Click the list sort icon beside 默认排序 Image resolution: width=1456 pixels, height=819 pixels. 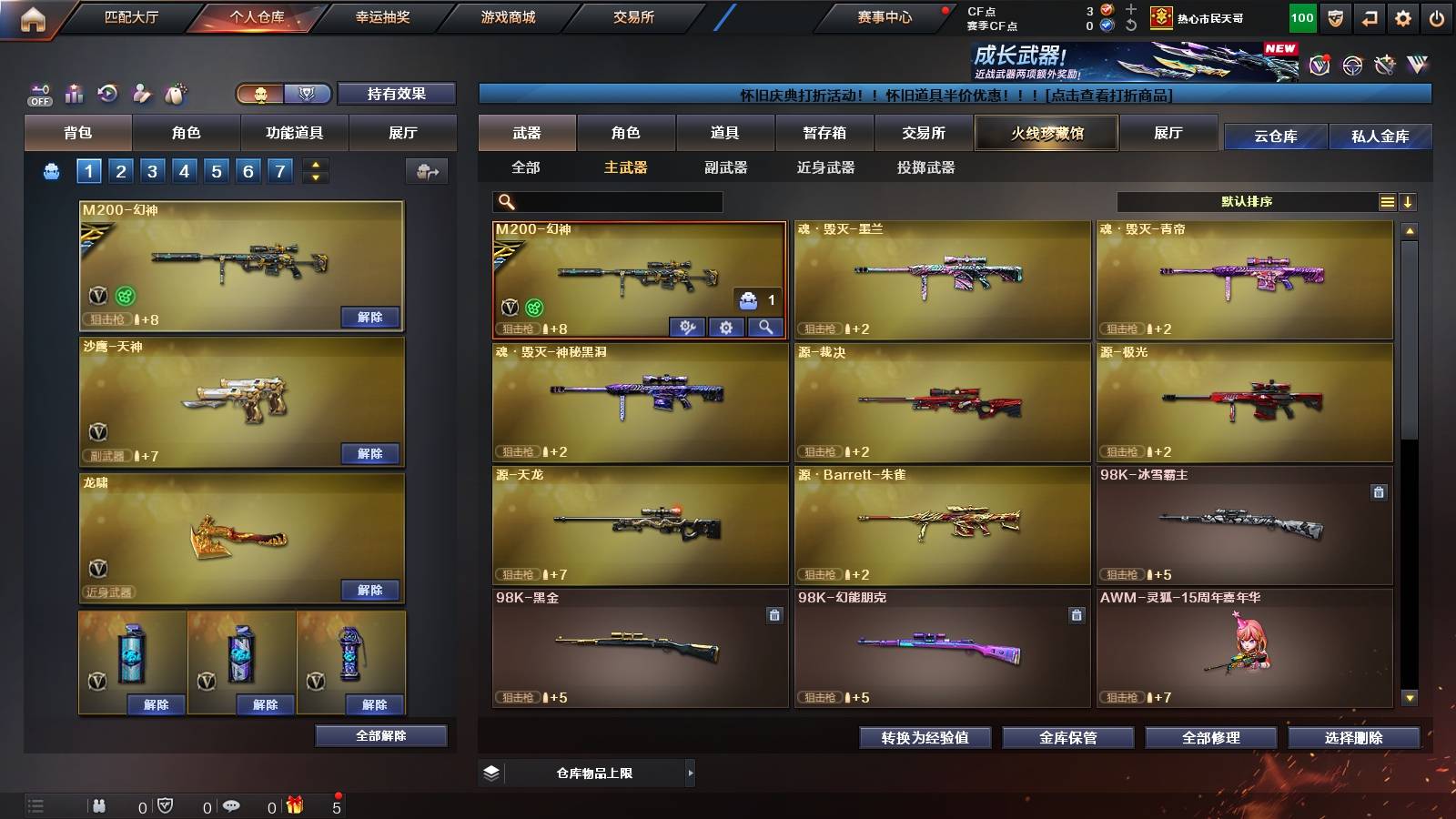pyautogui.click(x=1386, y=202)
